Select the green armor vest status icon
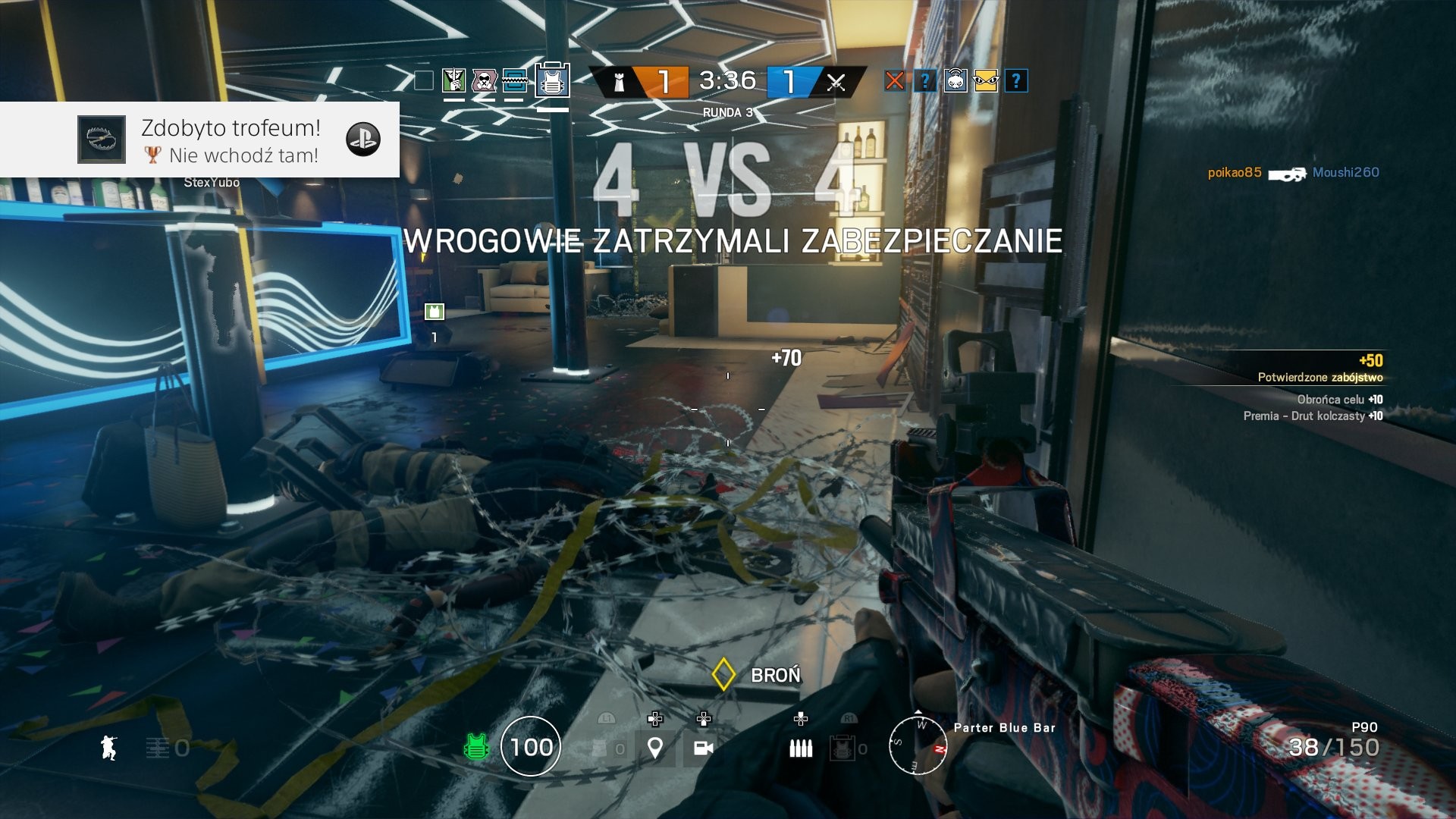 point(476,748)
